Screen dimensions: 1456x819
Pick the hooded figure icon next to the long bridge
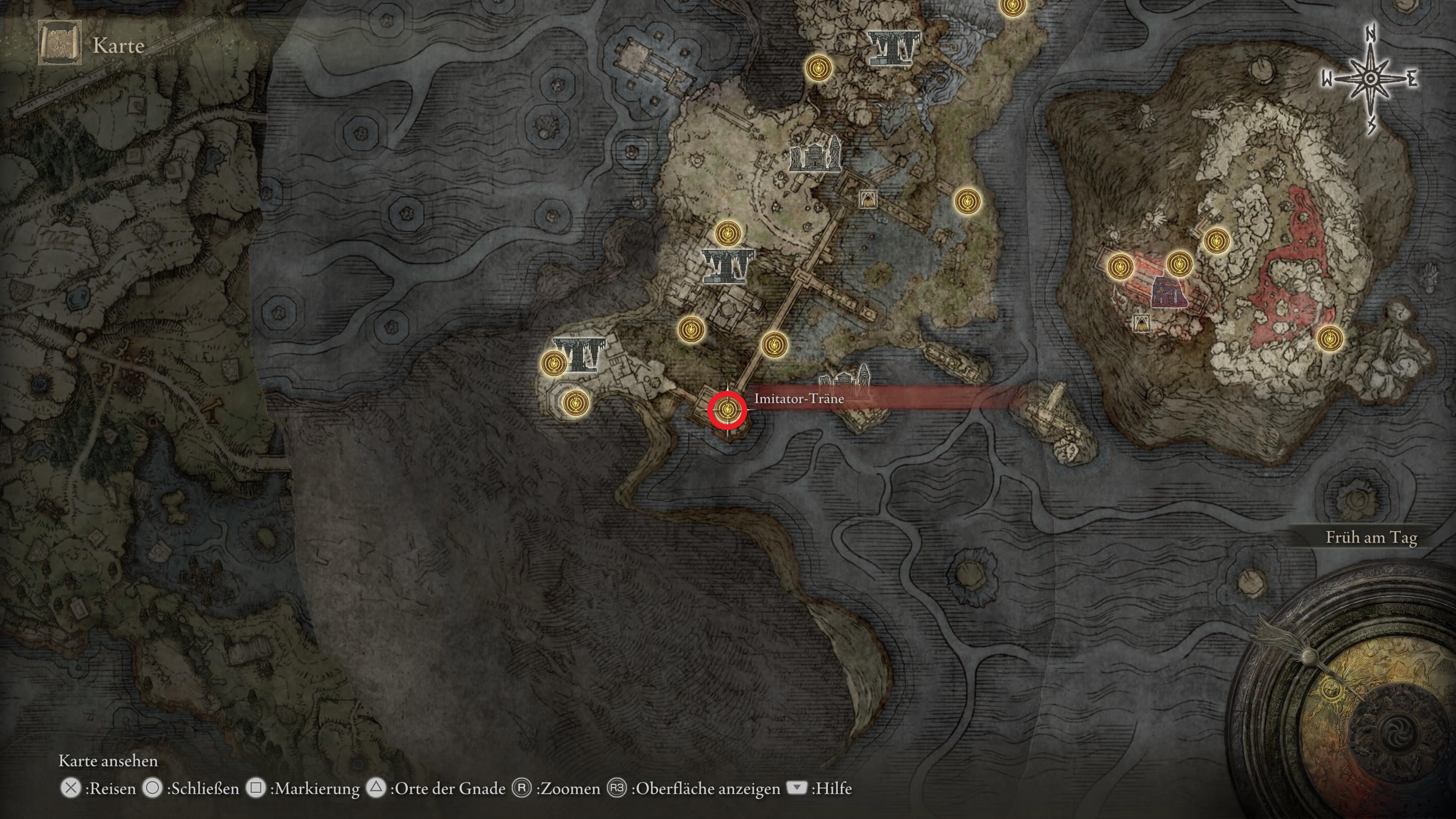click(x=868, y=199)
